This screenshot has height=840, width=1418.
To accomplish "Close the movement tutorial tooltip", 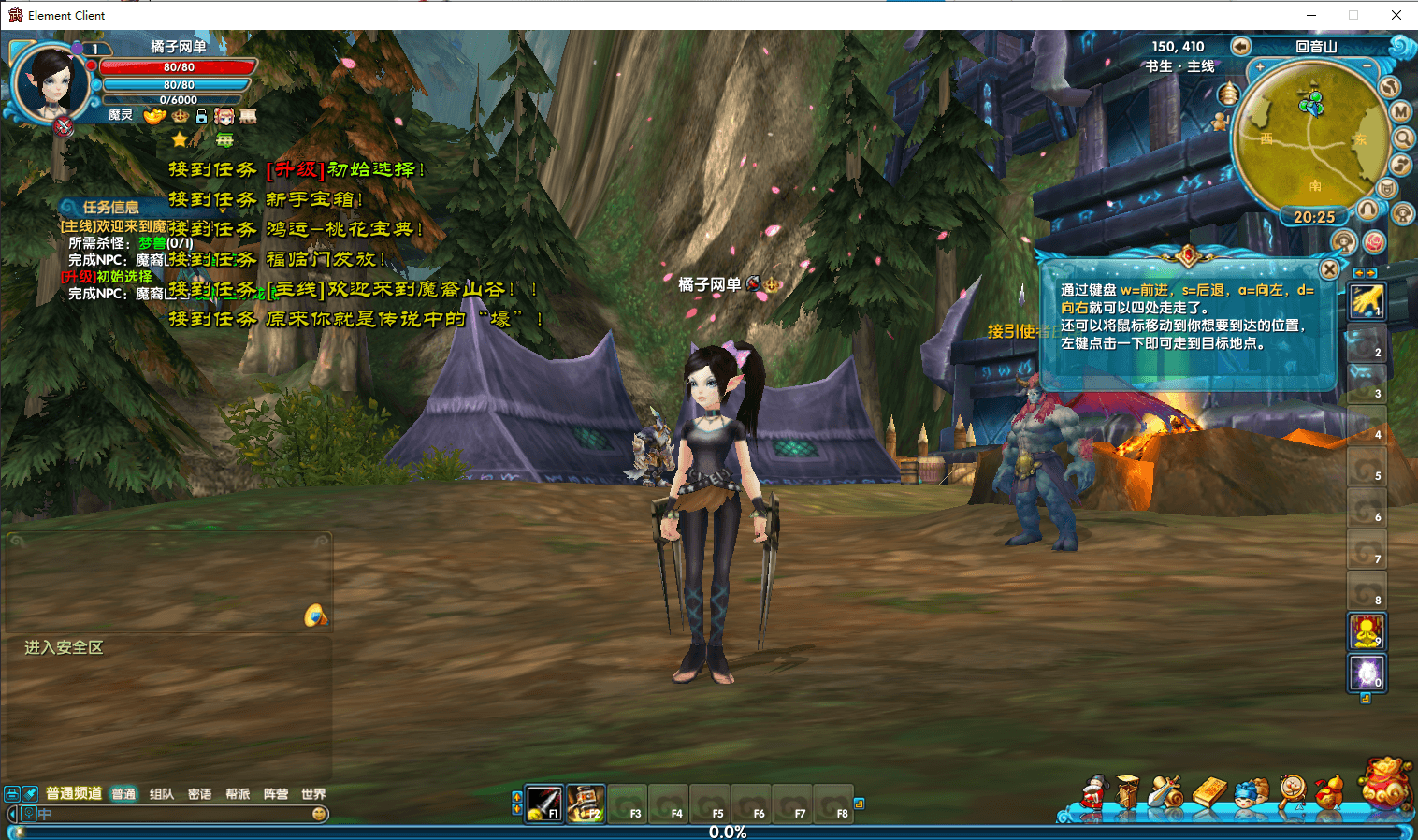I will (x=1329, y=269).
